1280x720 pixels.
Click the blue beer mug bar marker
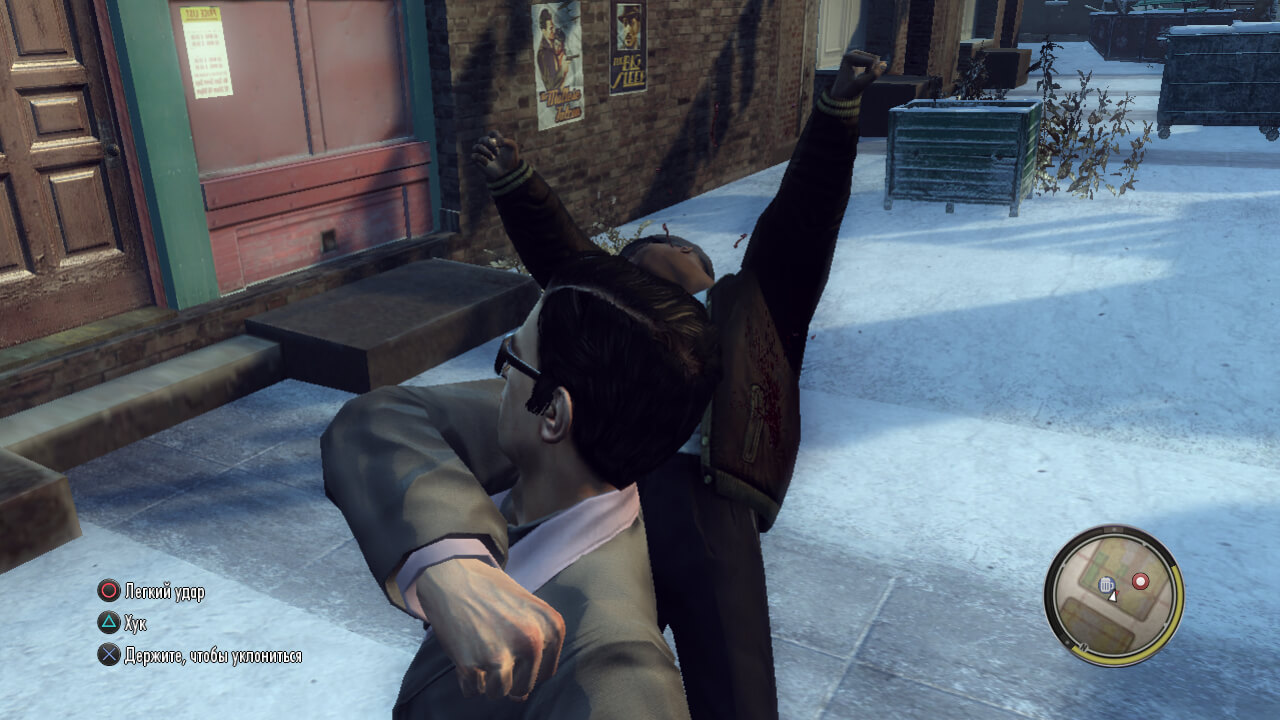point(1105,585)
